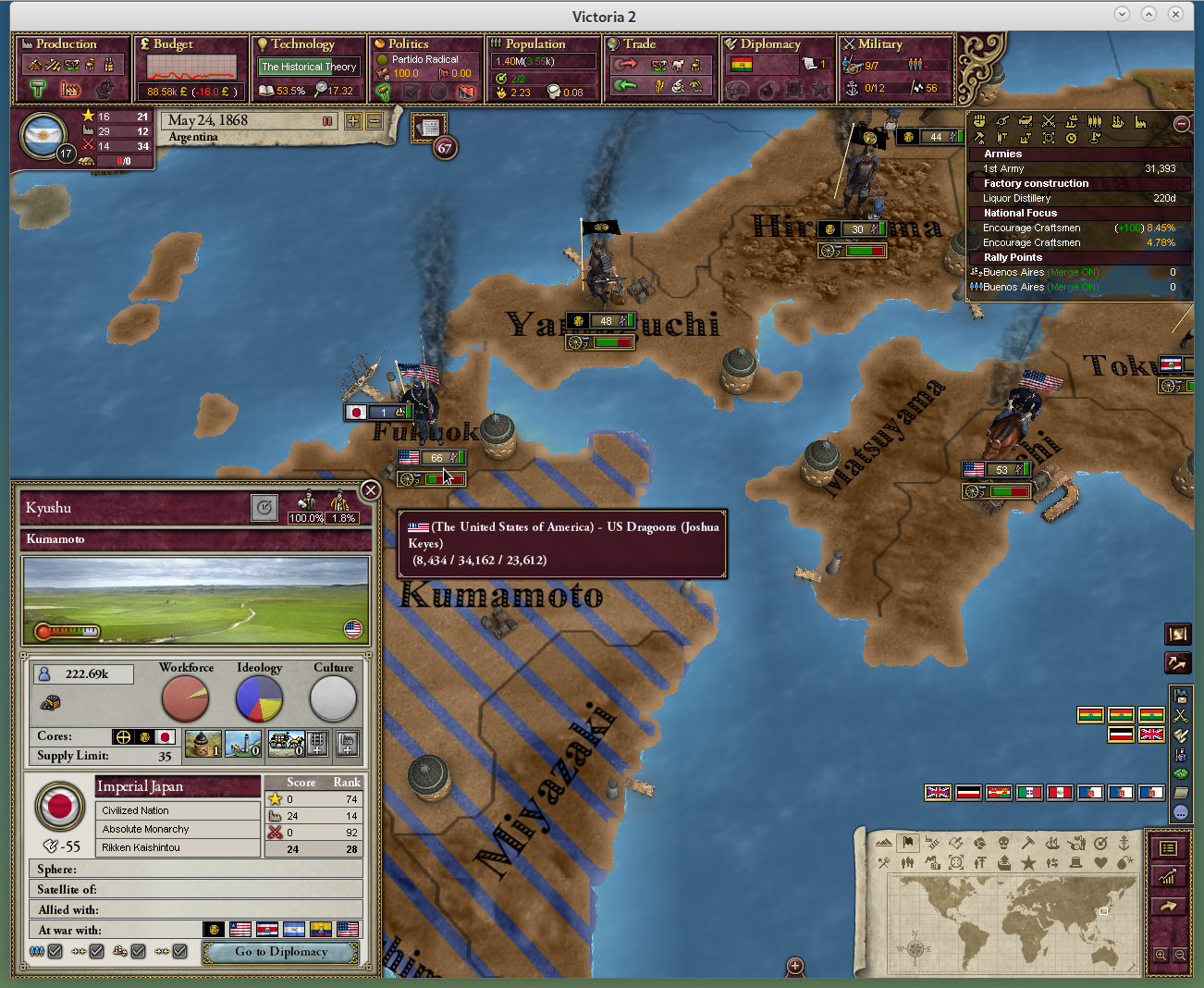Increase game speed with plus button
The width and height of the screenshot is (1204, 988).
point(353,121)
